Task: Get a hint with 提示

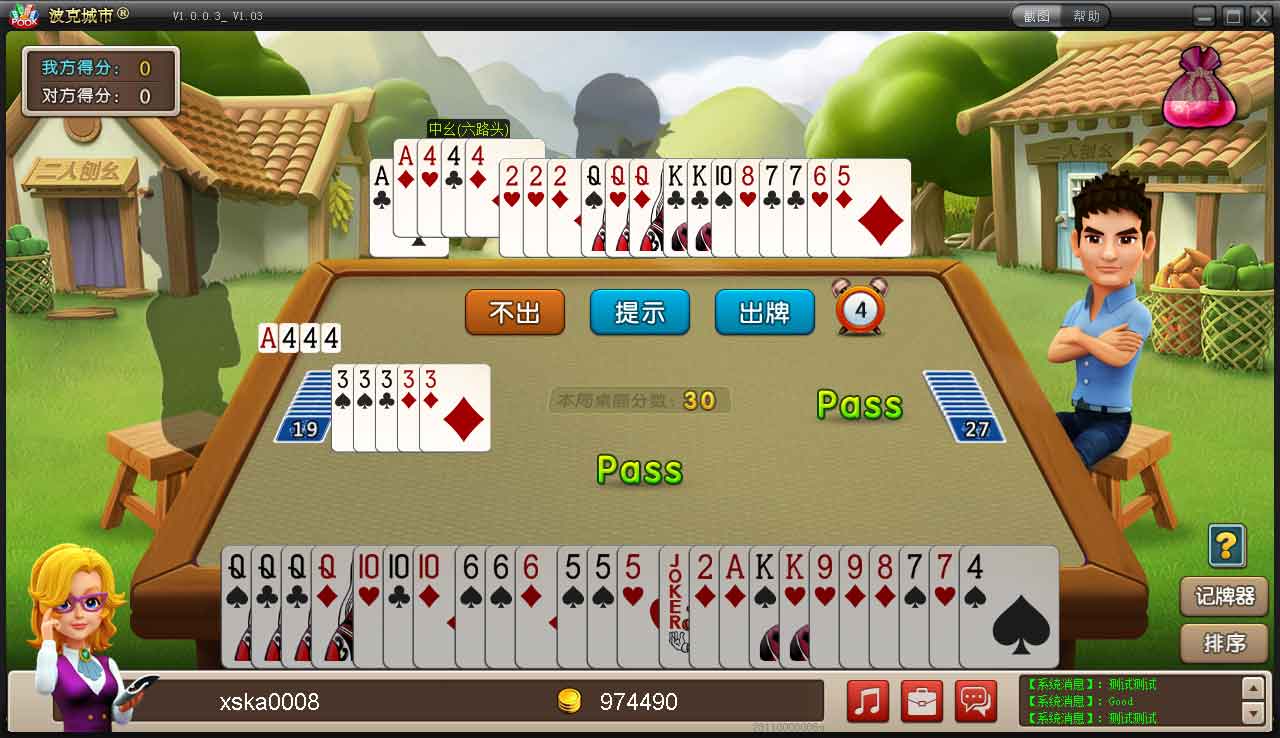Action: coord(640,312)
